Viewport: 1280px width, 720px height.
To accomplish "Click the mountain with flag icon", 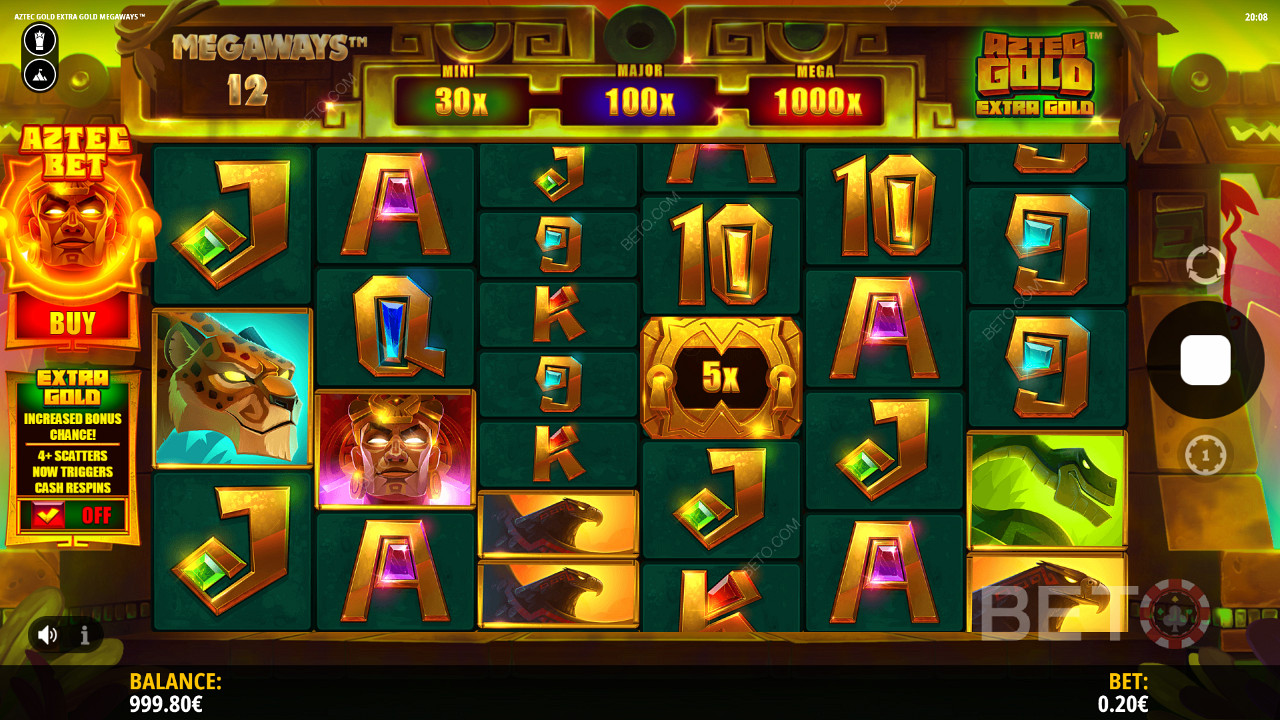I will point(40,72).
